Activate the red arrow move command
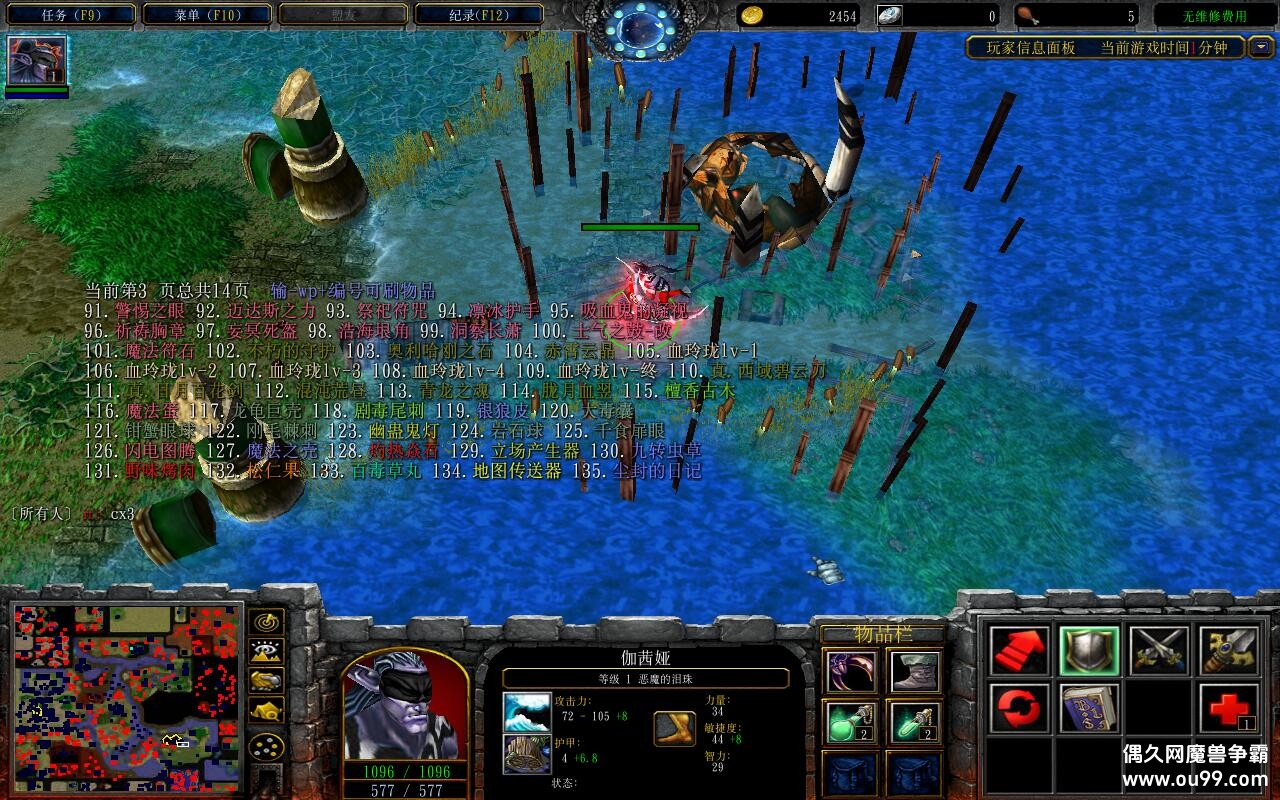Screen dimensions: 1280x800 [x=1019, y=651]
